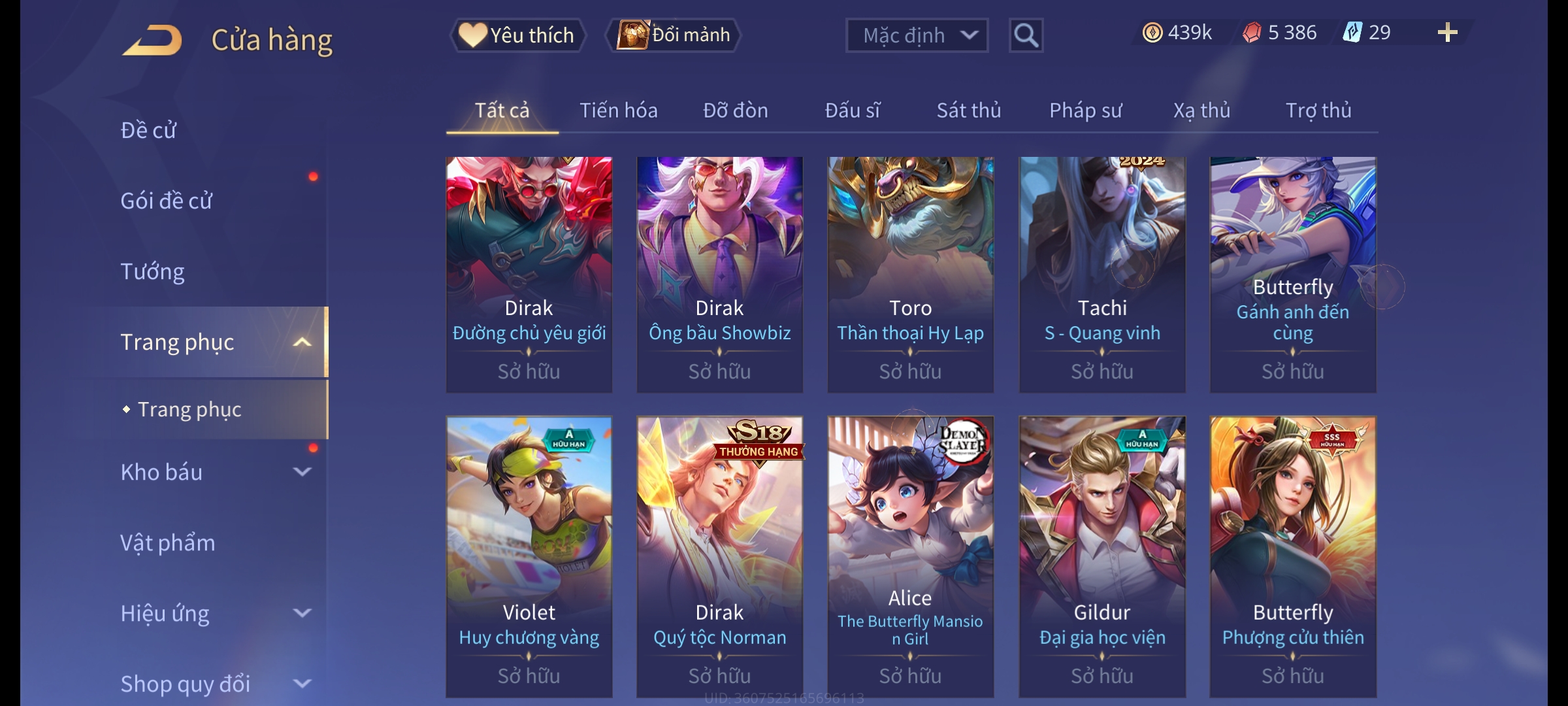This screenshot has height=706, width=1568.
Task: Click the magnifying glass search button
Action: pyautogui.click(x=1026, y=35)
